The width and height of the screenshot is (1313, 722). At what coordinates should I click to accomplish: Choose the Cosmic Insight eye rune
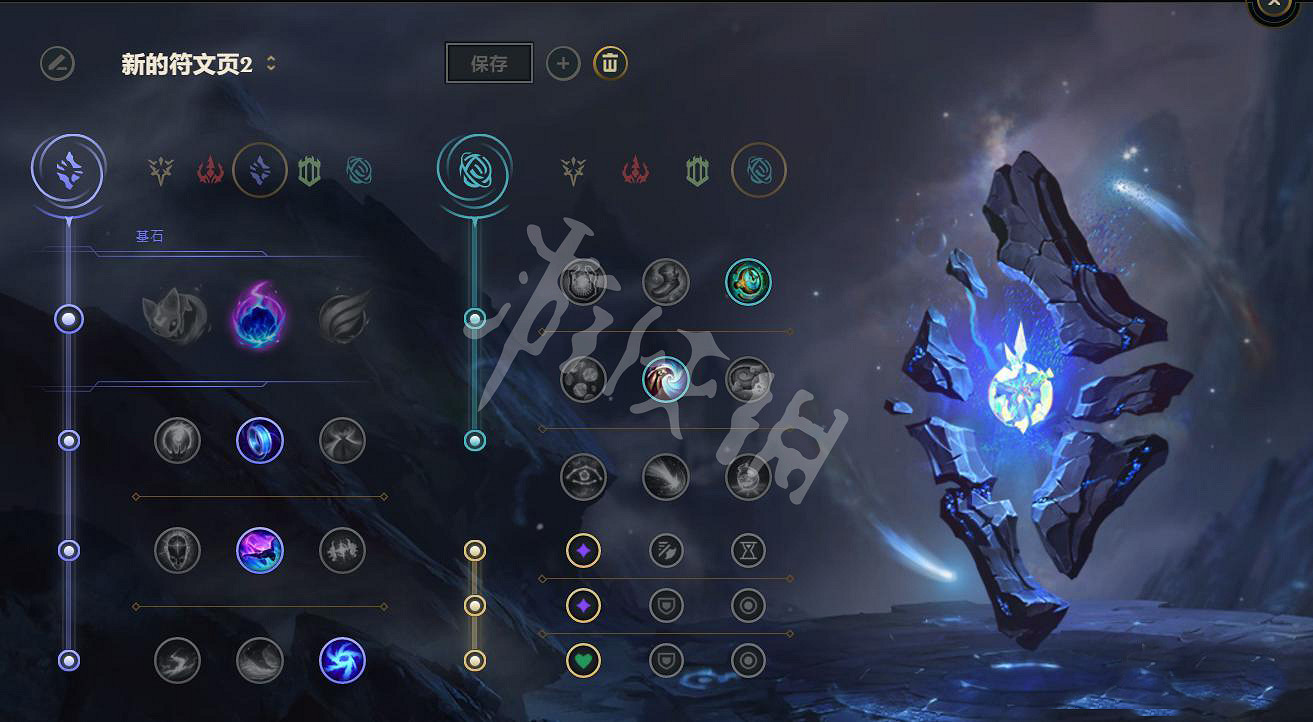(581, 477)
